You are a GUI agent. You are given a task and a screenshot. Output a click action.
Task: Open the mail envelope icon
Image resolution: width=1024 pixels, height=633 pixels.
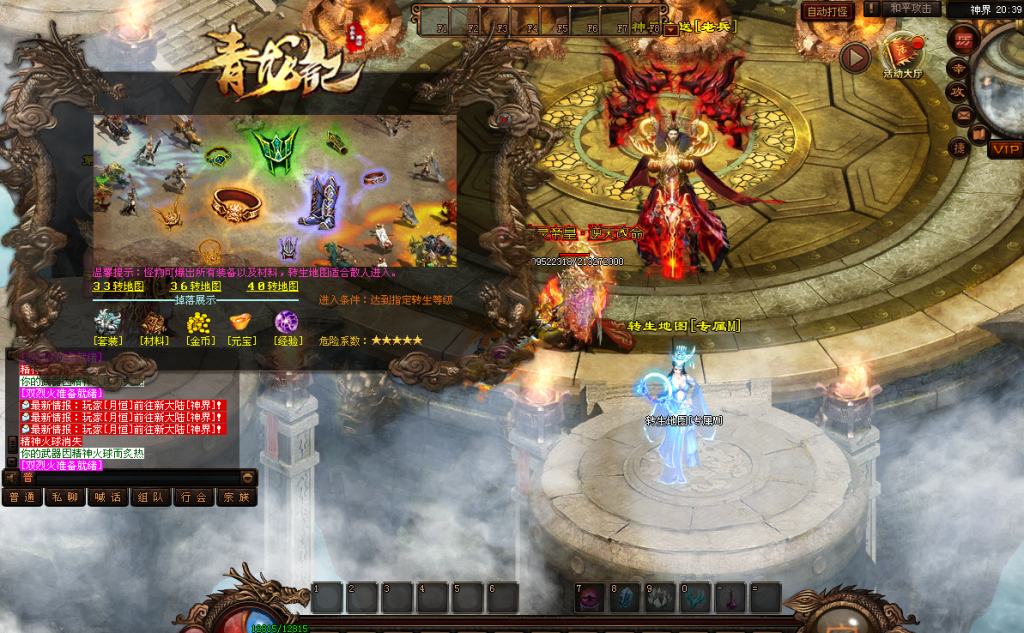(964, 115)
